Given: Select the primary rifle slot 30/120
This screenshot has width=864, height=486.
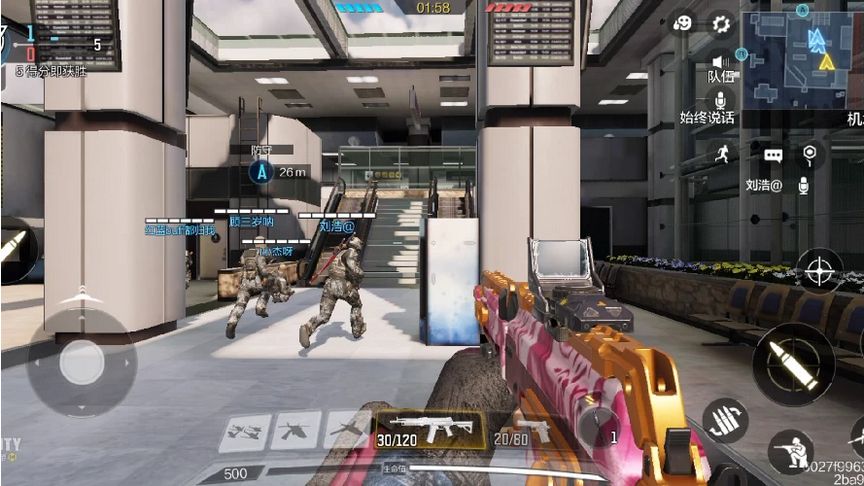Looking at the screenshot, I should pos(430,429).
